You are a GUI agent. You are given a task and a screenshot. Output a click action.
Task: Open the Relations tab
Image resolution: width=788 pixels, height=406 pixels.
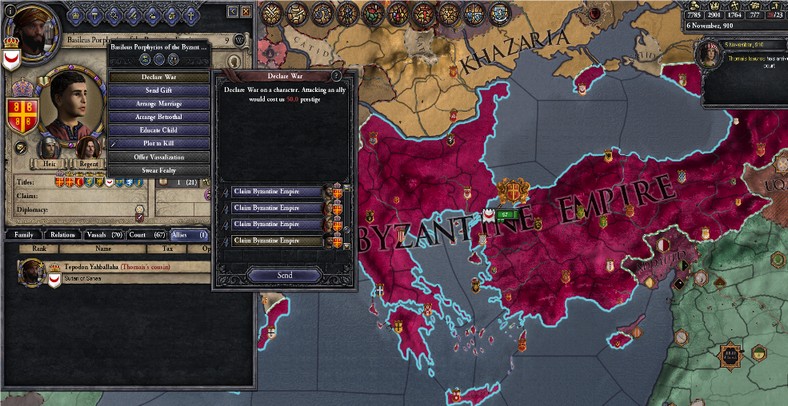tap(63, 234)
